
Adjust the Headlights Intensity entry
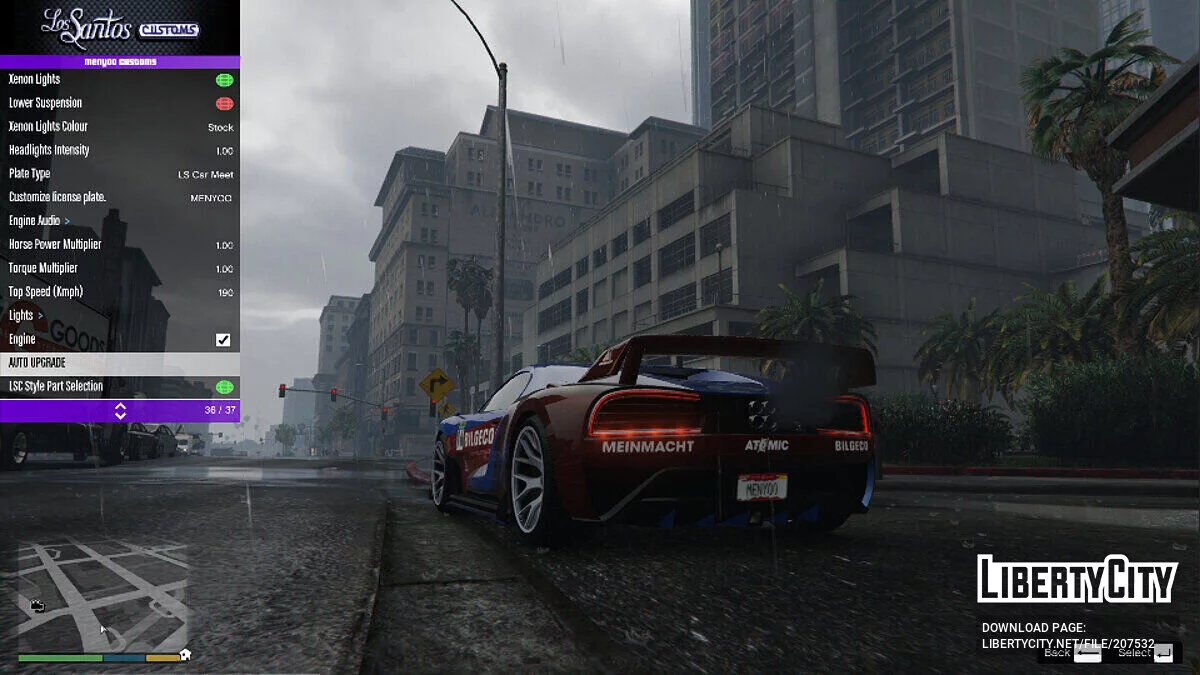click(x=120, y=150)
